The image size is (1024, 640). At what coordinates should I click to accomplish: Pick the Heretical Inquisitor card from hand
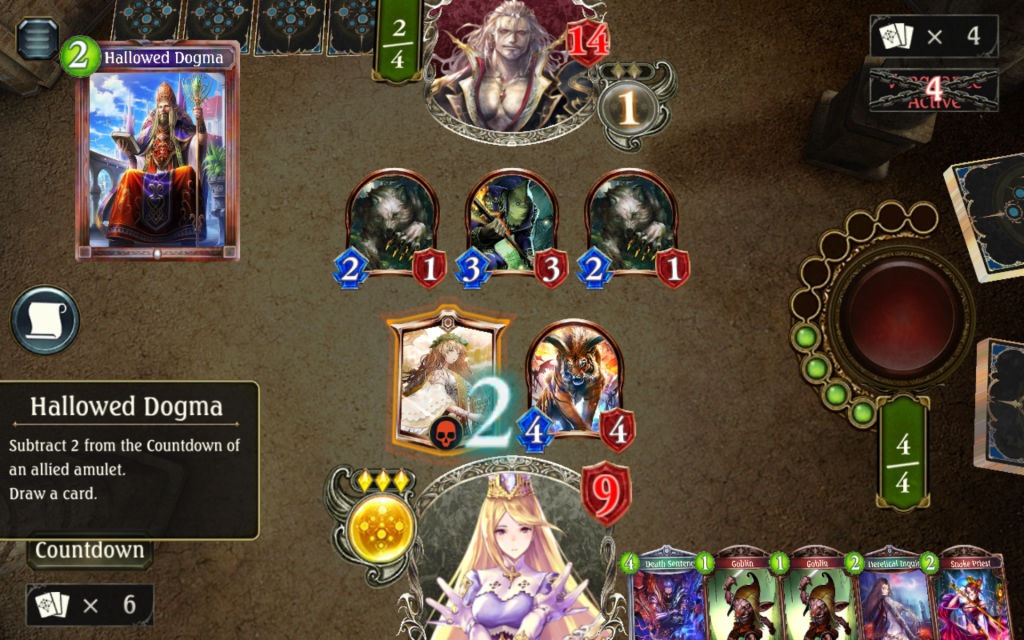(x=891, y=596)
